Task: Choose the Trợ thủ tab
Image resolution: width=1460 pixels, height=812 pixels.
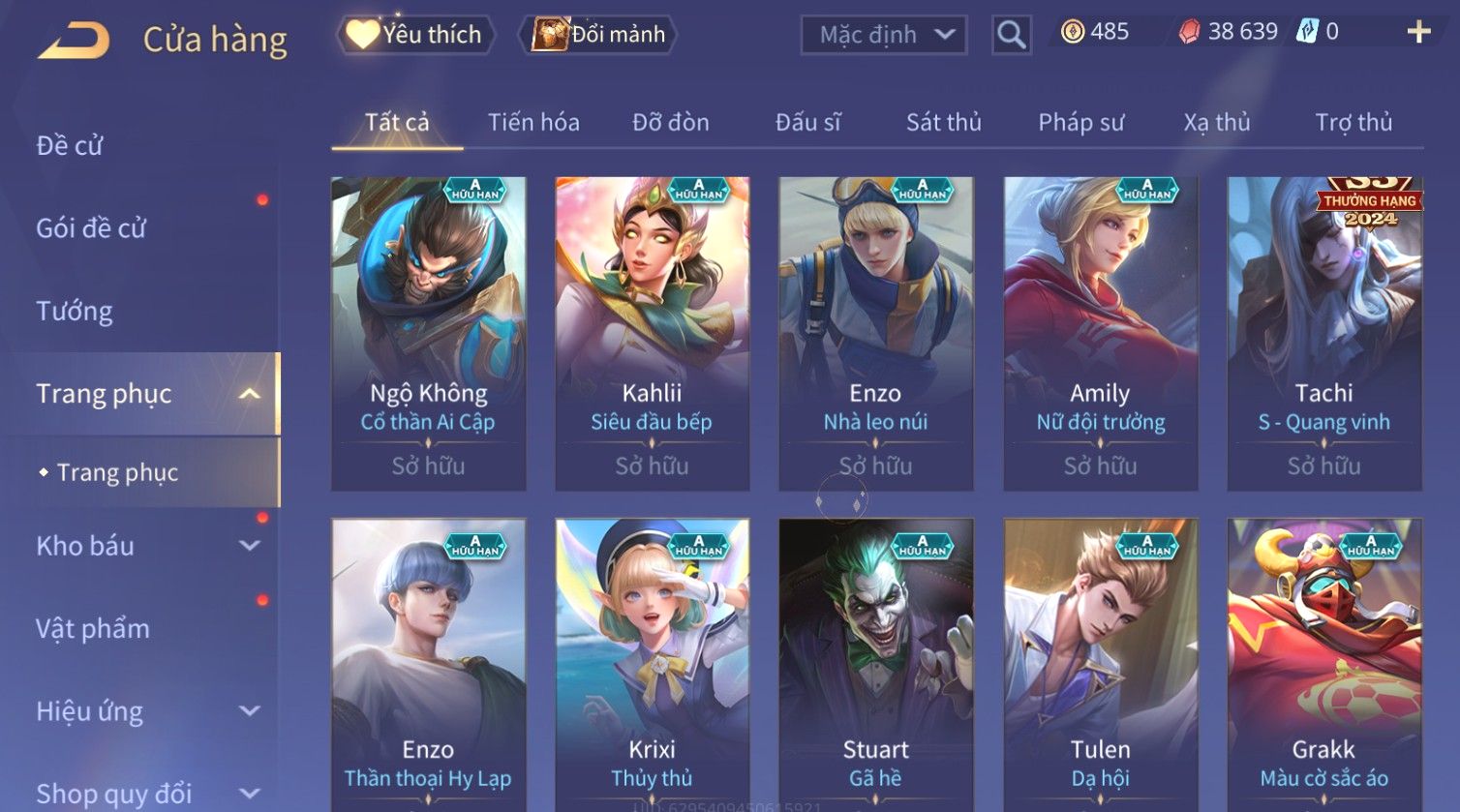Action: click(x=1353, y=123)
